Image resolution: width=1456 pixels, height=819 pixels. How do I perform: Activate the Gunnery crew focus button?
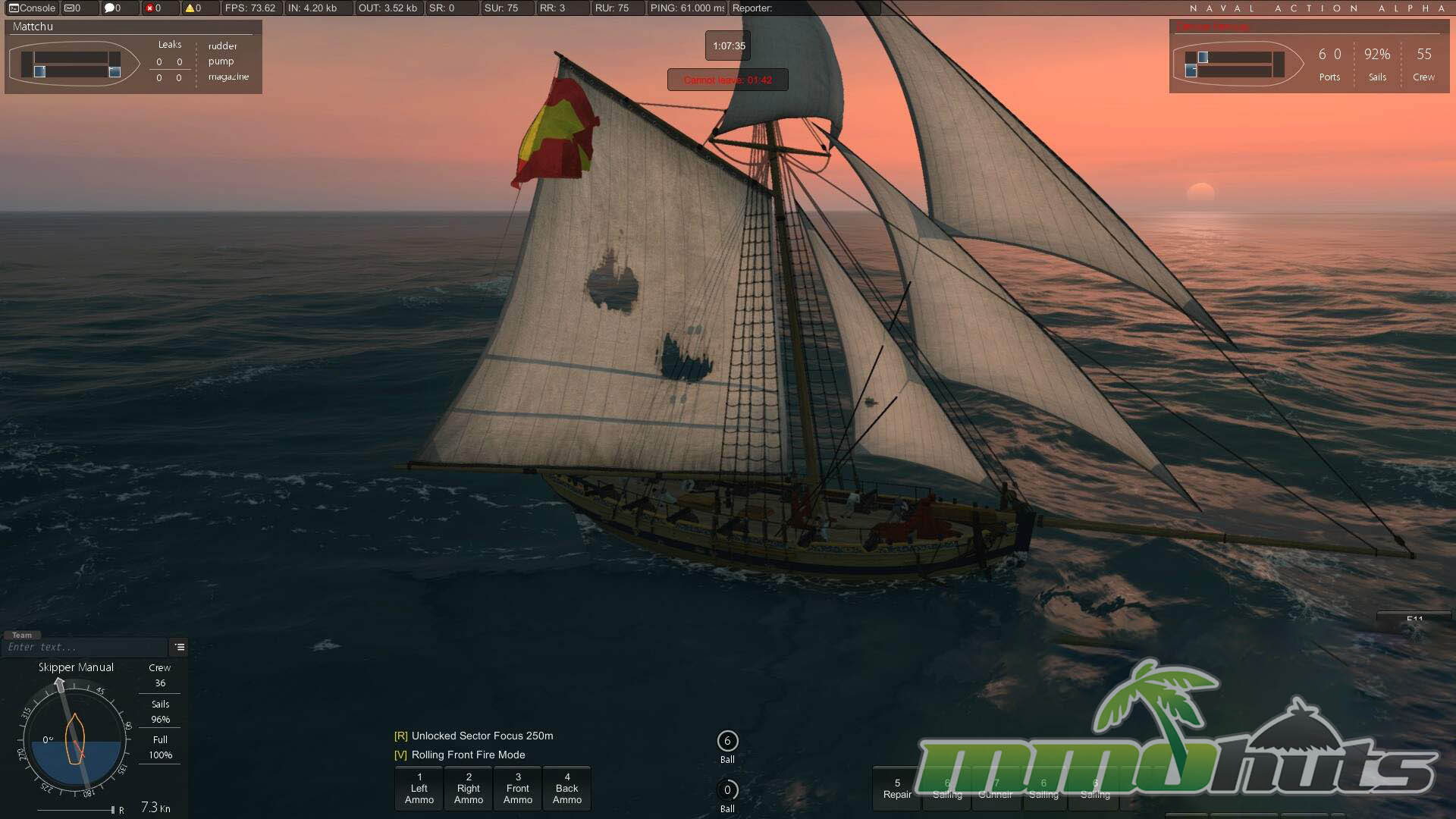996,789
